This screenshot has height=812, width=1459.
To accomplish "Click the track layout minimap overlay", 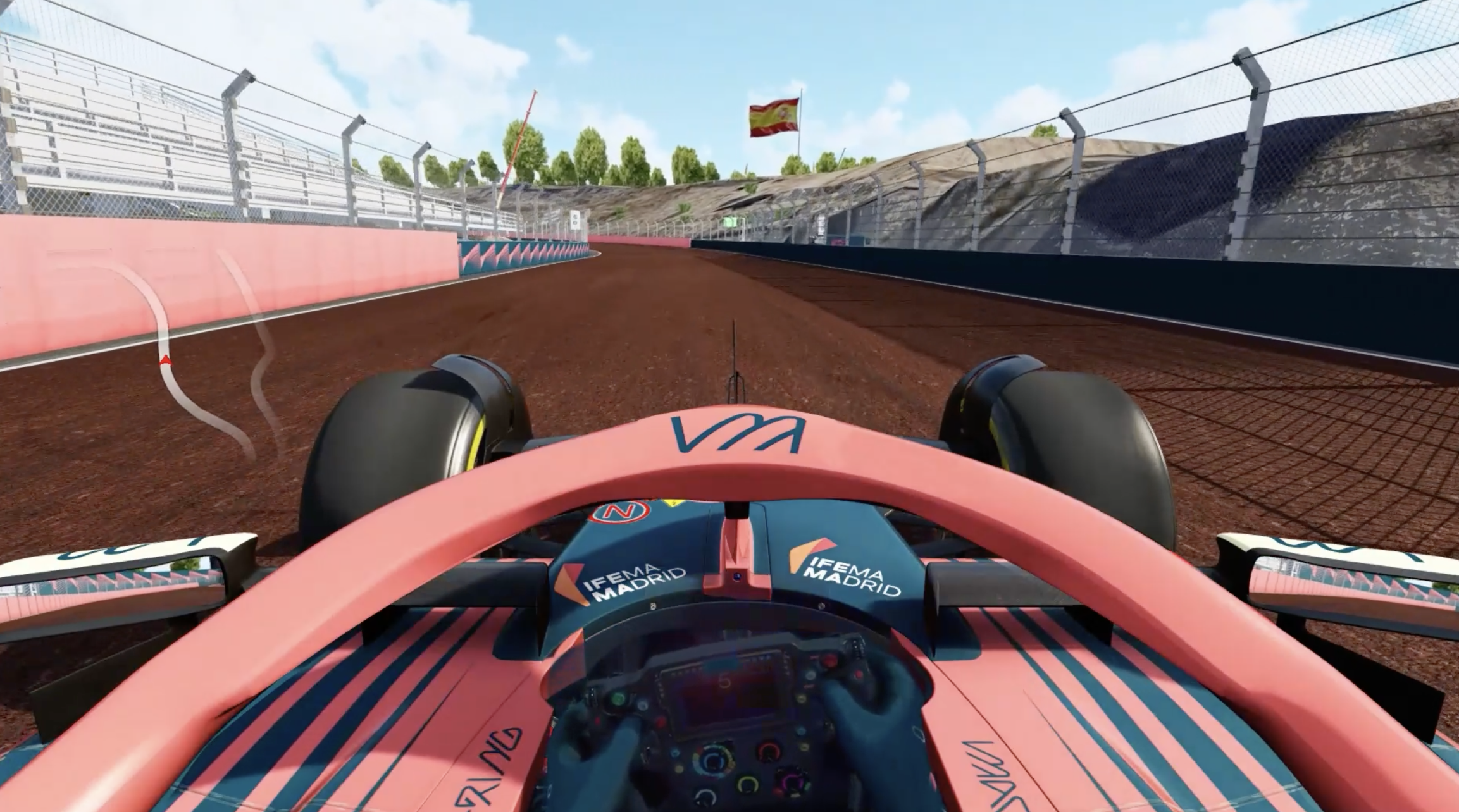I will [190, 354].
